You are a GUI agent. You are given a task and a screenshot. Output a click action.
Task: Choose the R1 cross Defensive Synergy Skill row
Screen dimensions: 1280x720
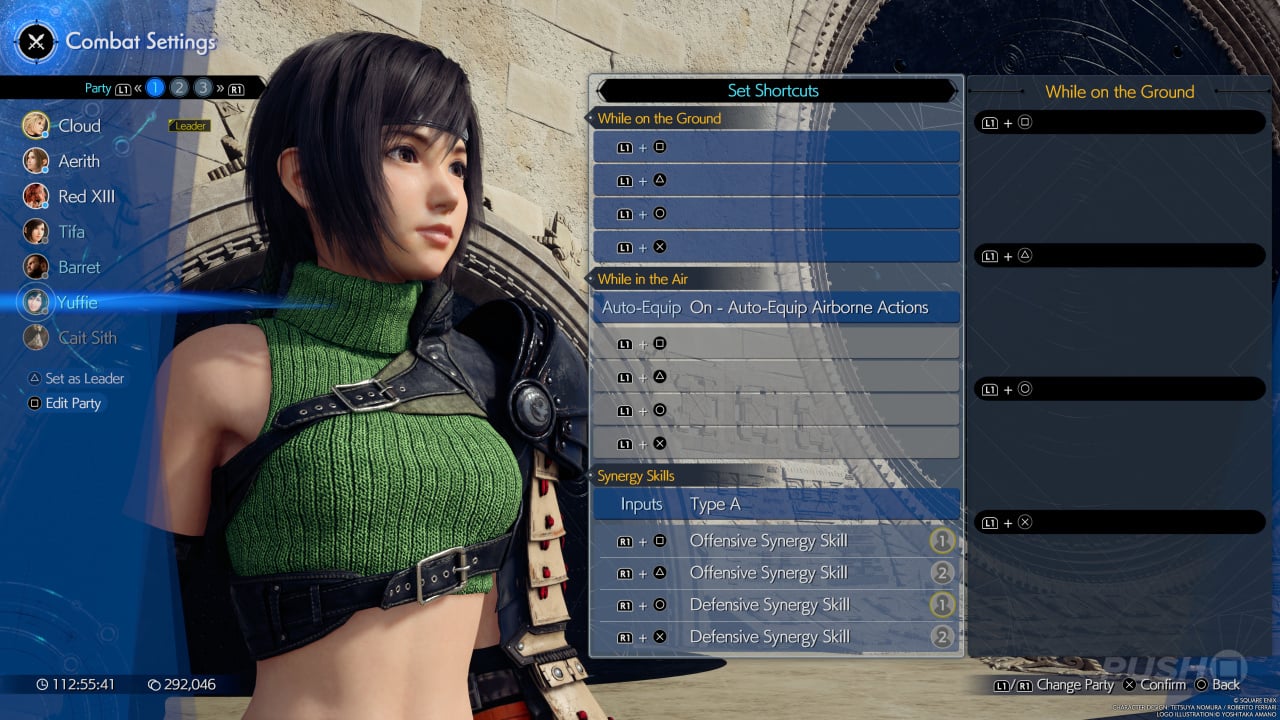coord(775,637)
